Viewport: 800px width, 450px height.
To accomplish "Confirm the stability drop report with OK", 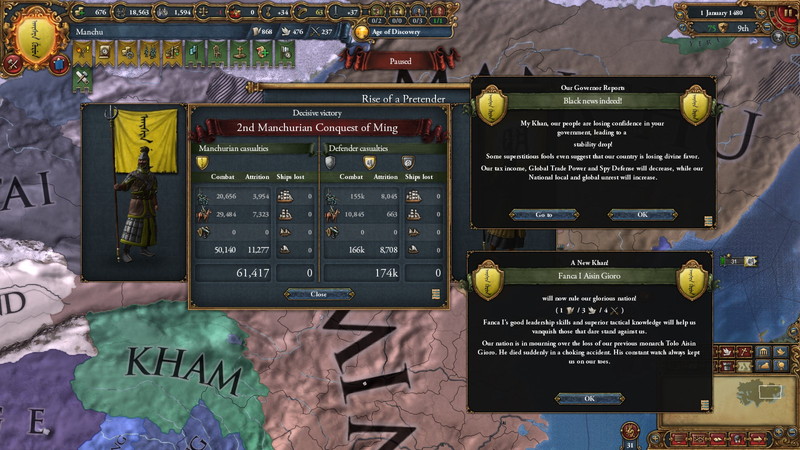I will 642,215.
